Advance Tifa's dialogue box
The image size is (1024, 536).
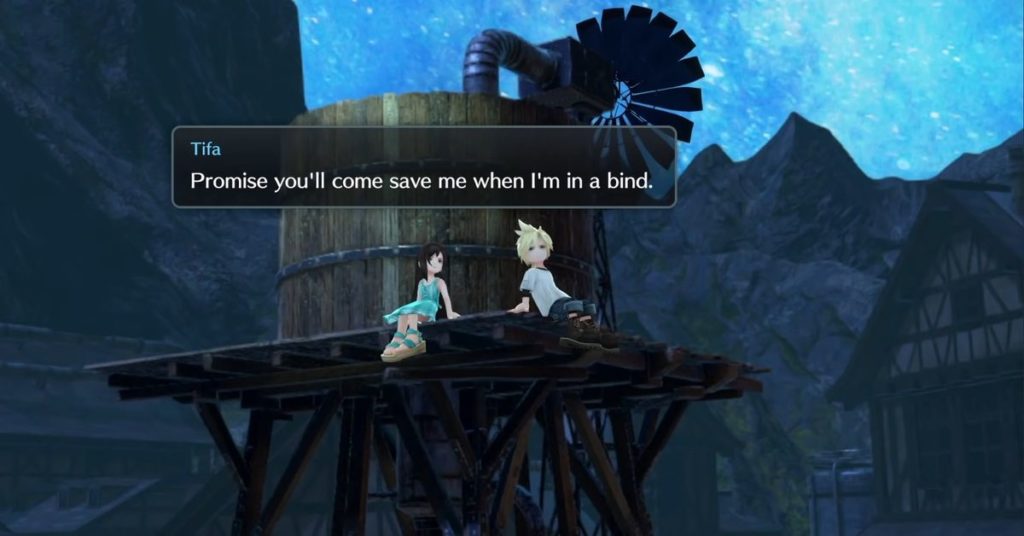point(424,167)
